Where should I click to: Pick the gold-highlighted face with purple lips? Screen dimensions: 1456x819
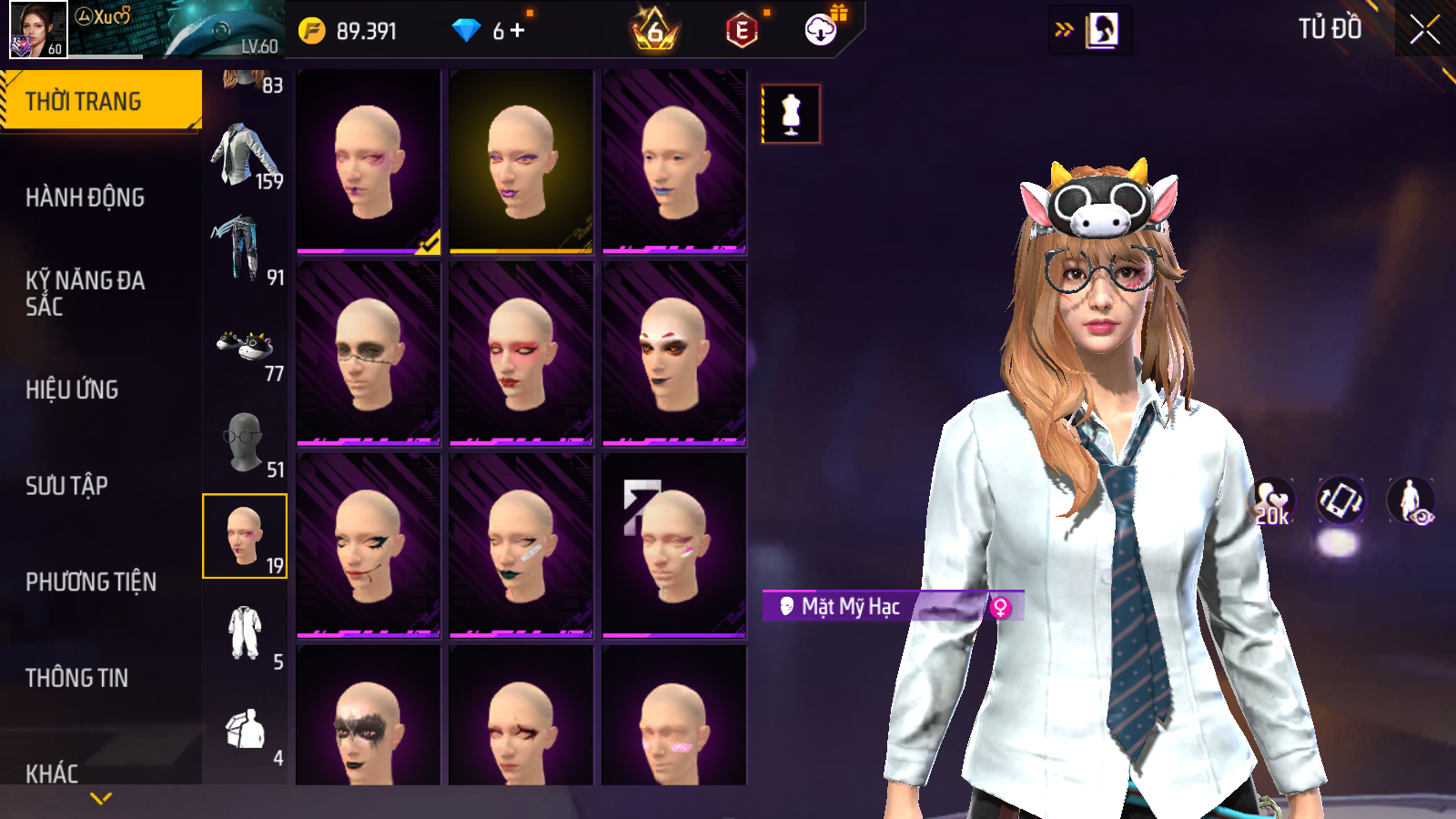[521, 162]
